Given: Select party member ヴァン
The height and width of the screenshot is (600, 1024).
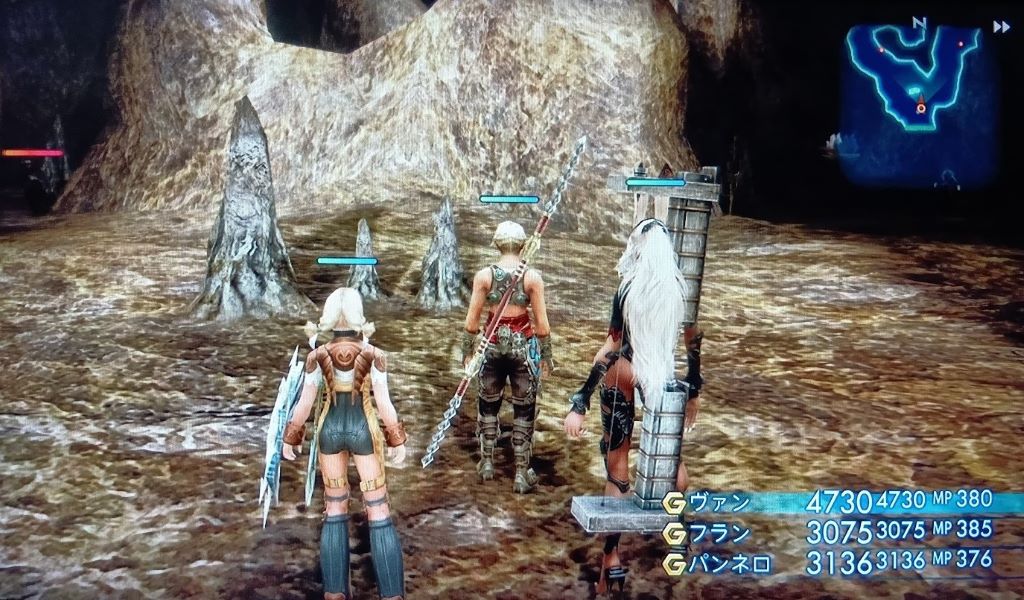Looking at the screenshot, I should click(x=720, y=501).
